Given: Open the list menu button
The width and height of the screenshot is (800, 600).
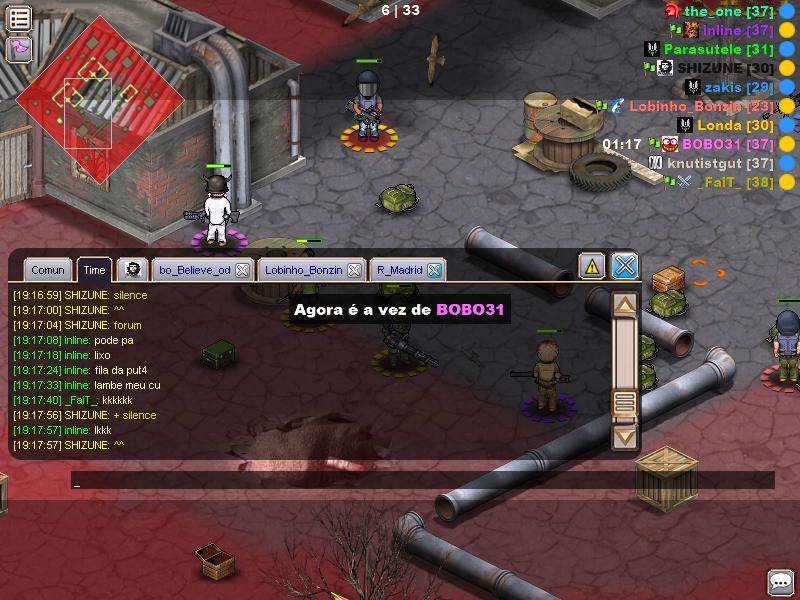Looking at the screenshot, I should (x=19, y=17).
